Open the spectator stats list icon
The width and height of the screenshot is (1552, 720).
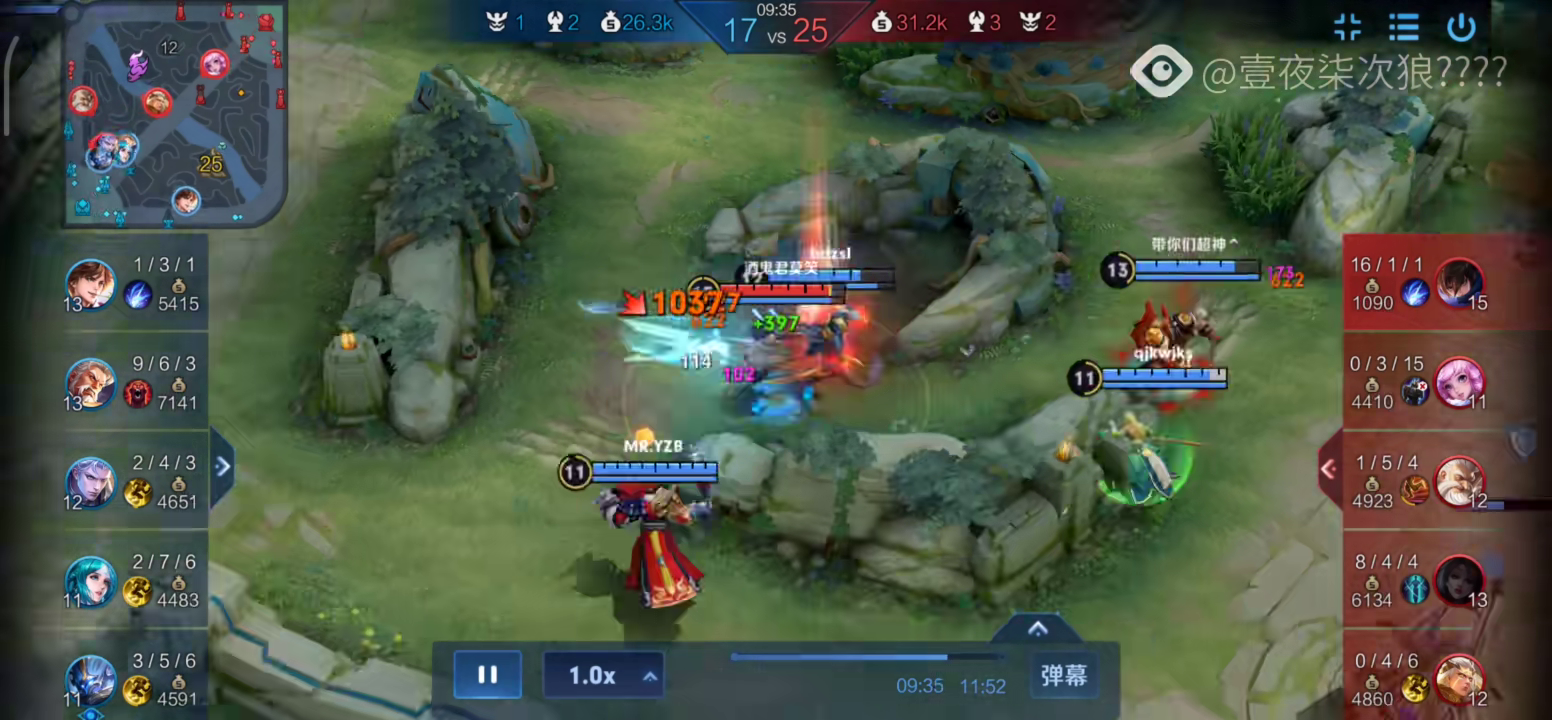tap(1405, 28)
